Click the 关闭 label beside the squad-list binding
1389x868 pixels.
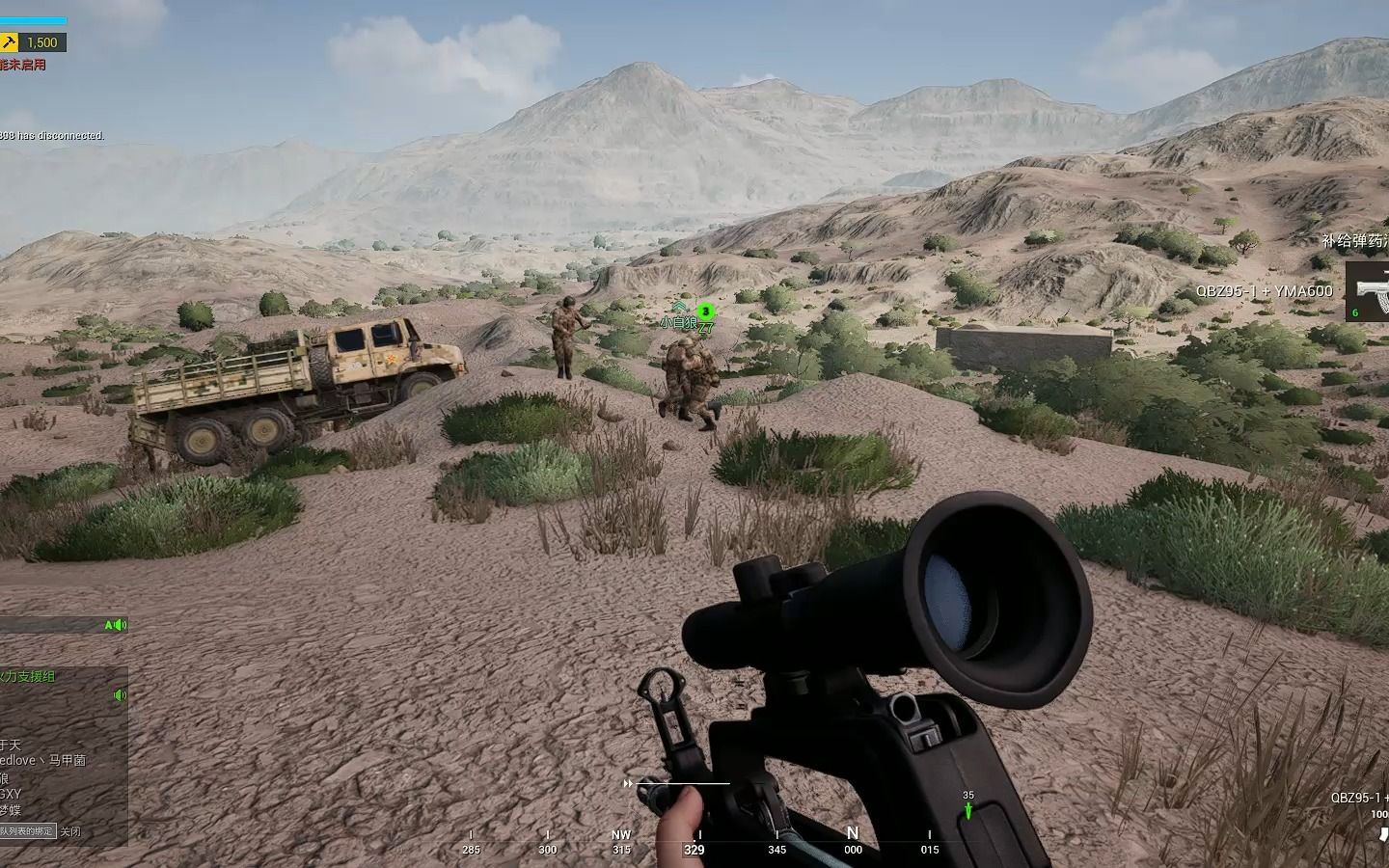pyautogui.click(x=70, y=830)
